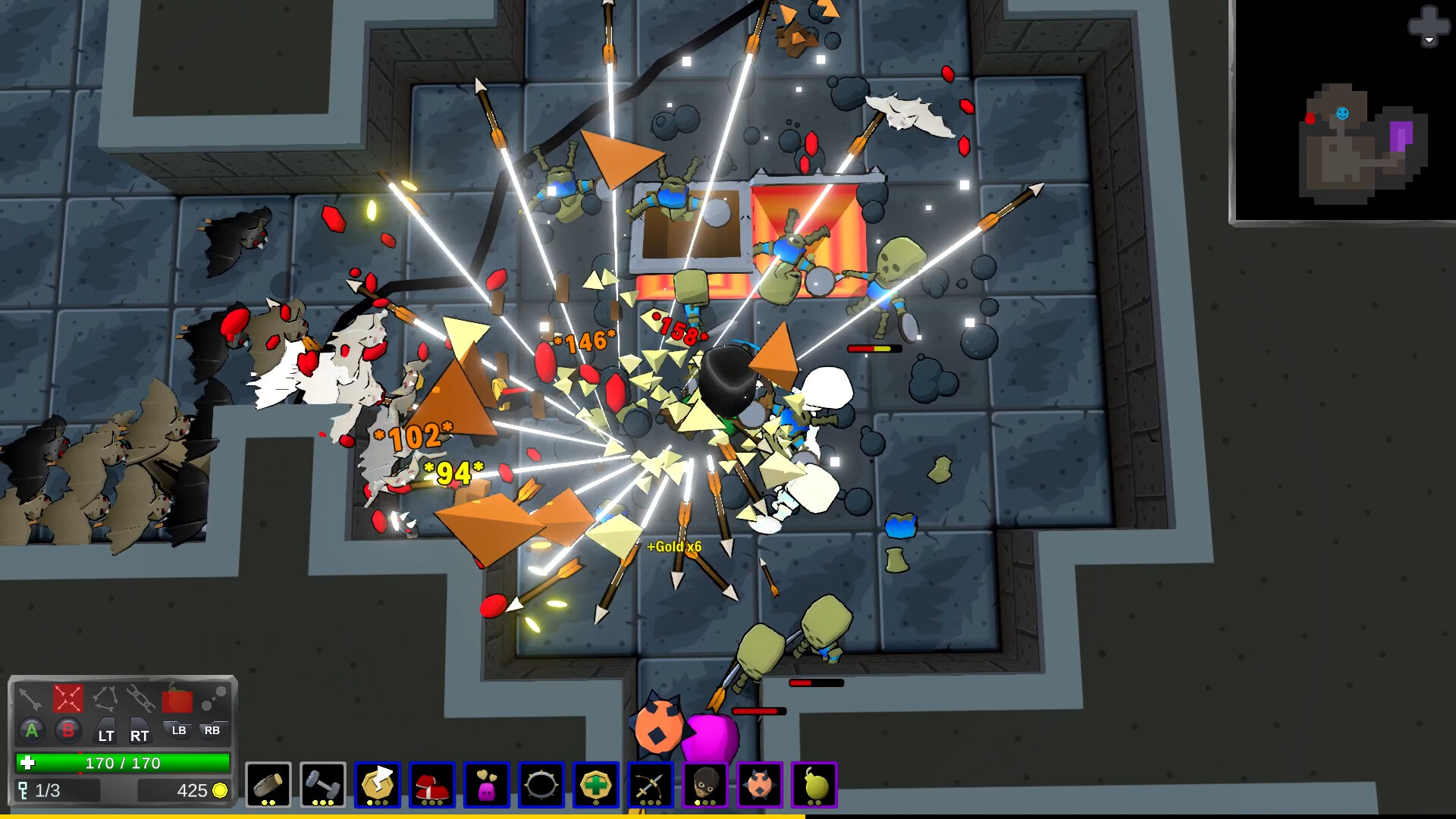Click the mask item in the purple slot

point(704,785)
